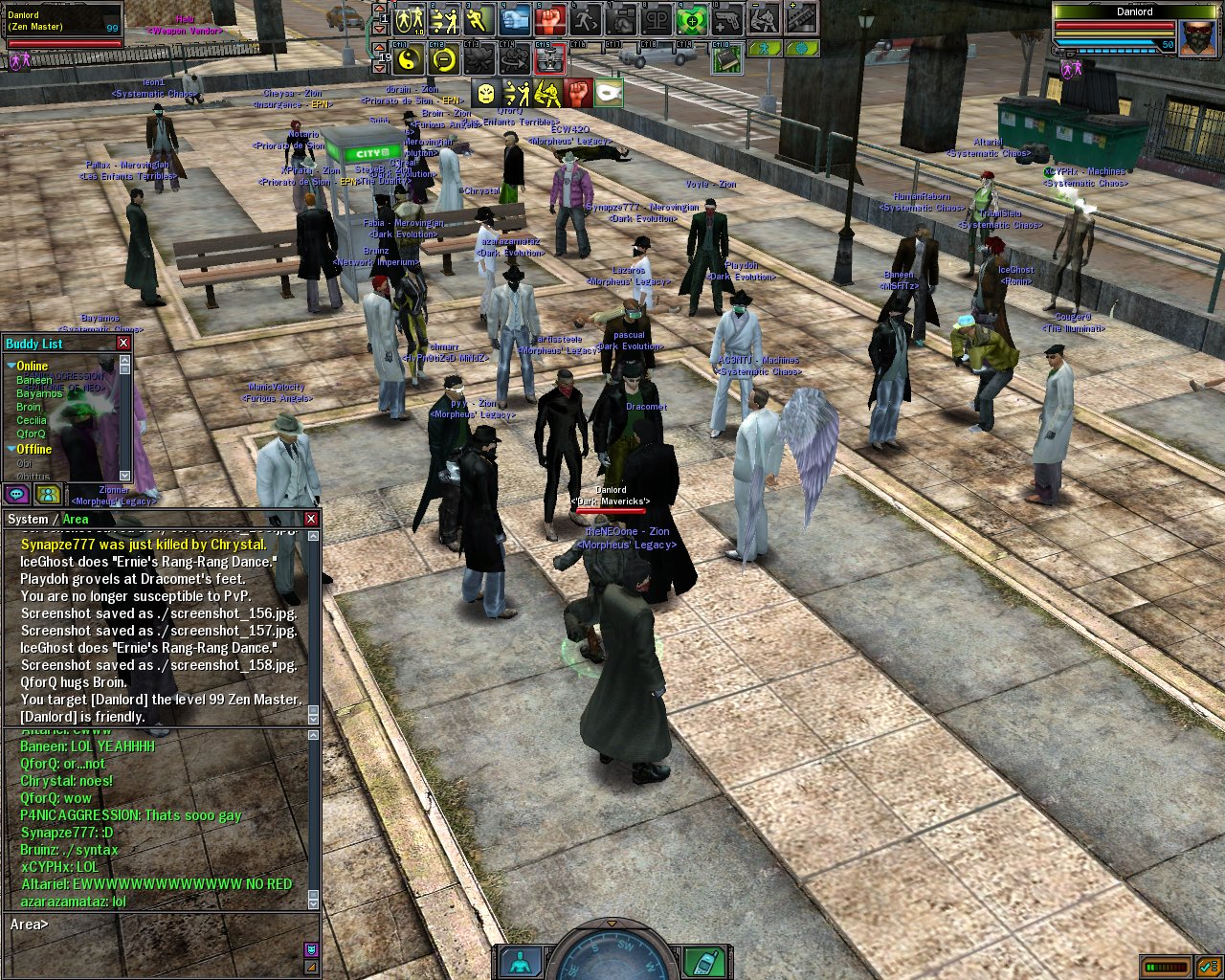Screen dimensions: 1225x980
Task: Close the System / Area chat window
Action: [311, 519]
